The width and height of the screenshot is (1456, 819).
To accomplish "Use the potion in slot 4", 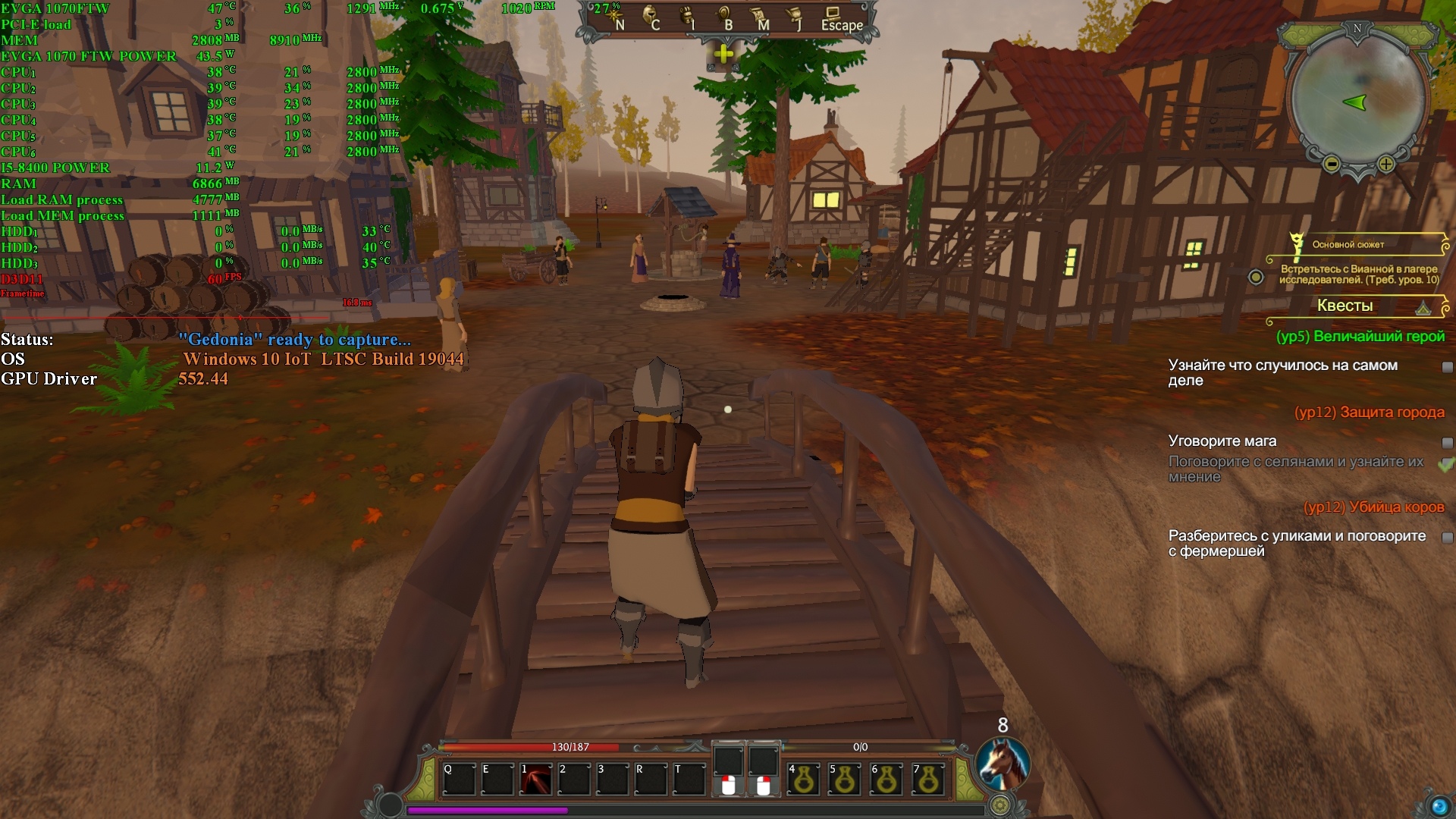I will click(x=804, y=780).
